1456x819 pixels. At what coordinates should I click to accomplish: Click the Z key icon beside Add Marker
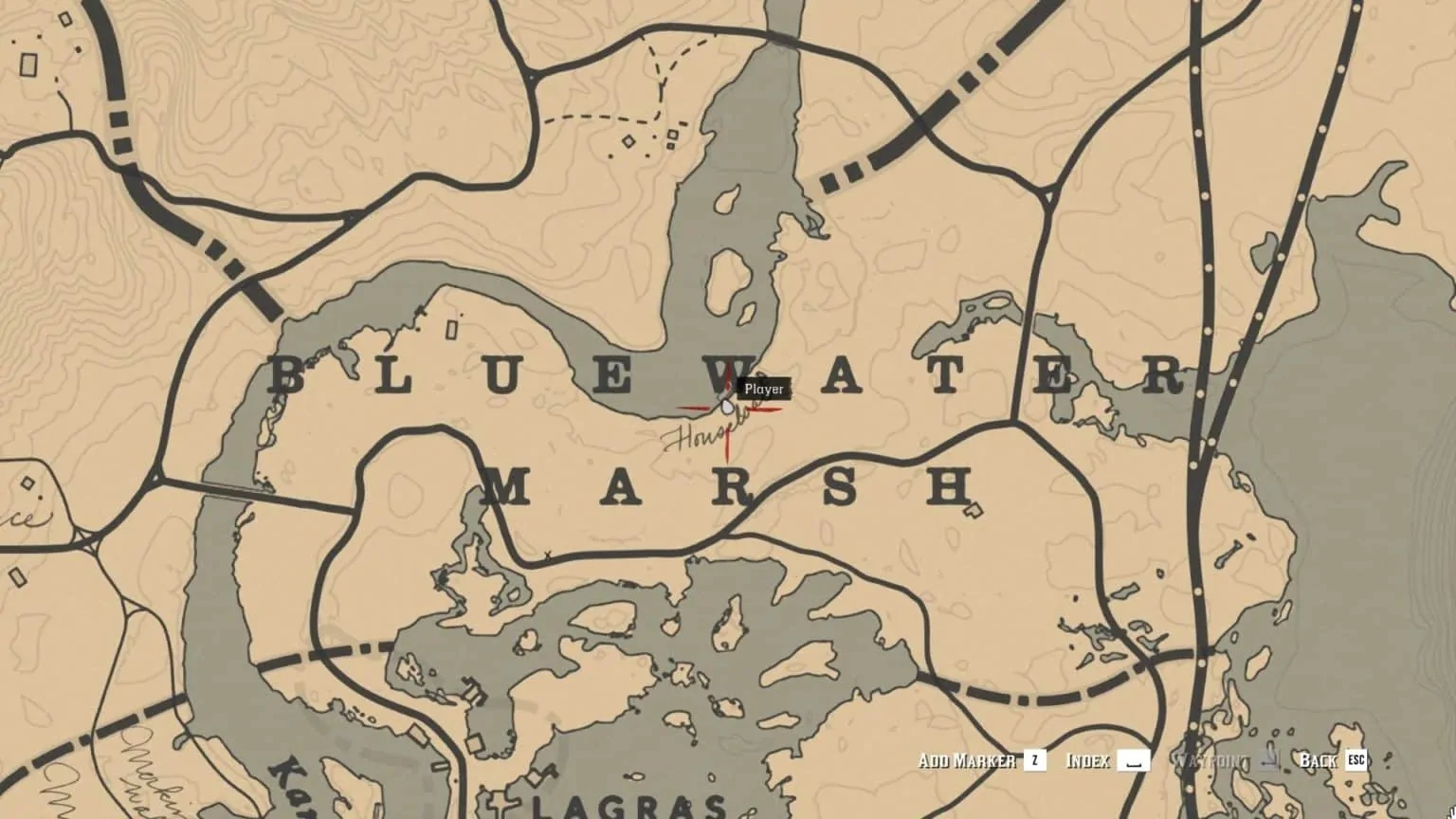coord(1035,761)
